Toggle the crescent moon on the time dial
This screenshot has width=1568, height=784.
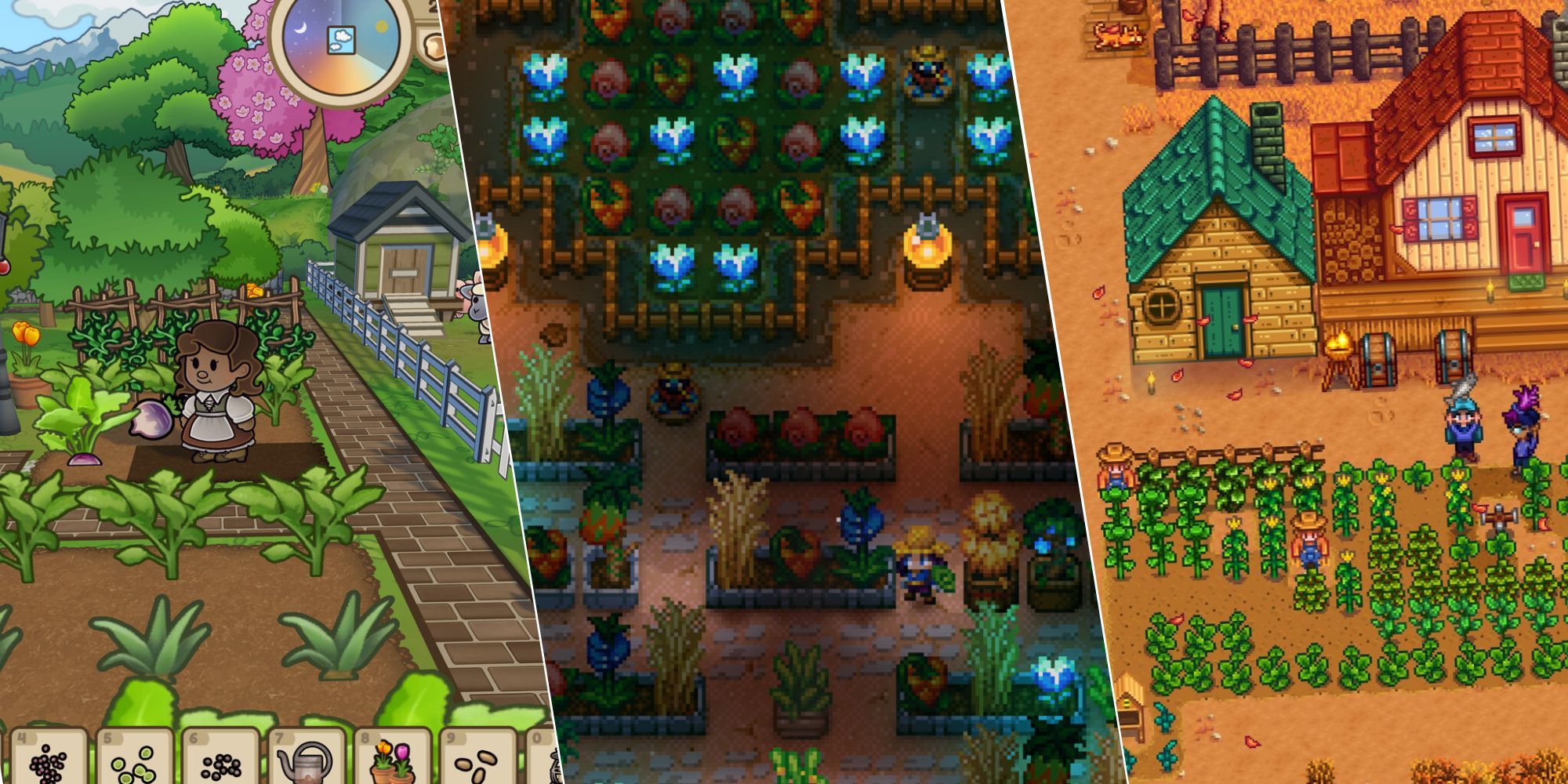(x=300, y=28)
